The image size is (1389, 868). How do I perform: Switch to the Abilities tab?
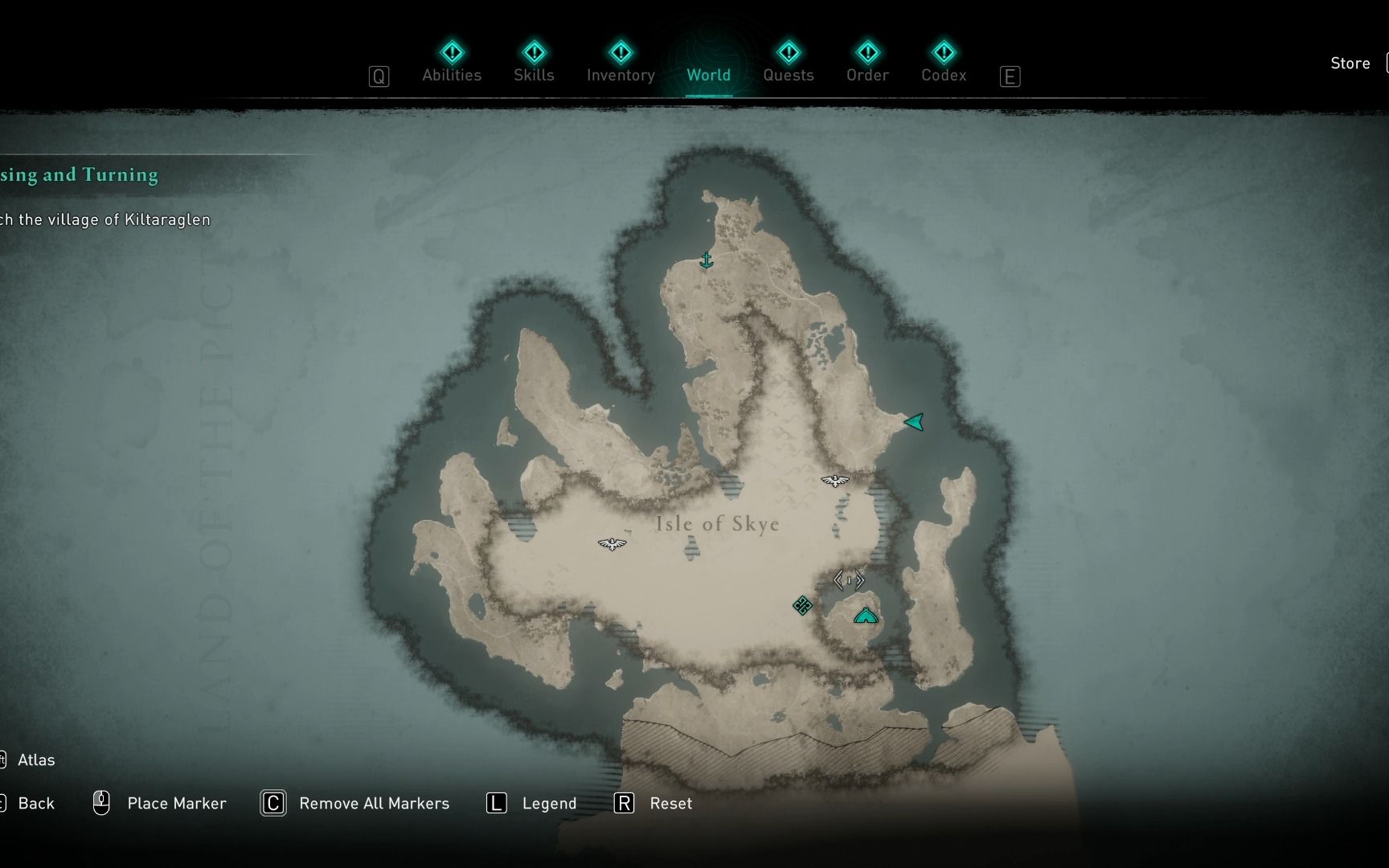click(452, 64)
